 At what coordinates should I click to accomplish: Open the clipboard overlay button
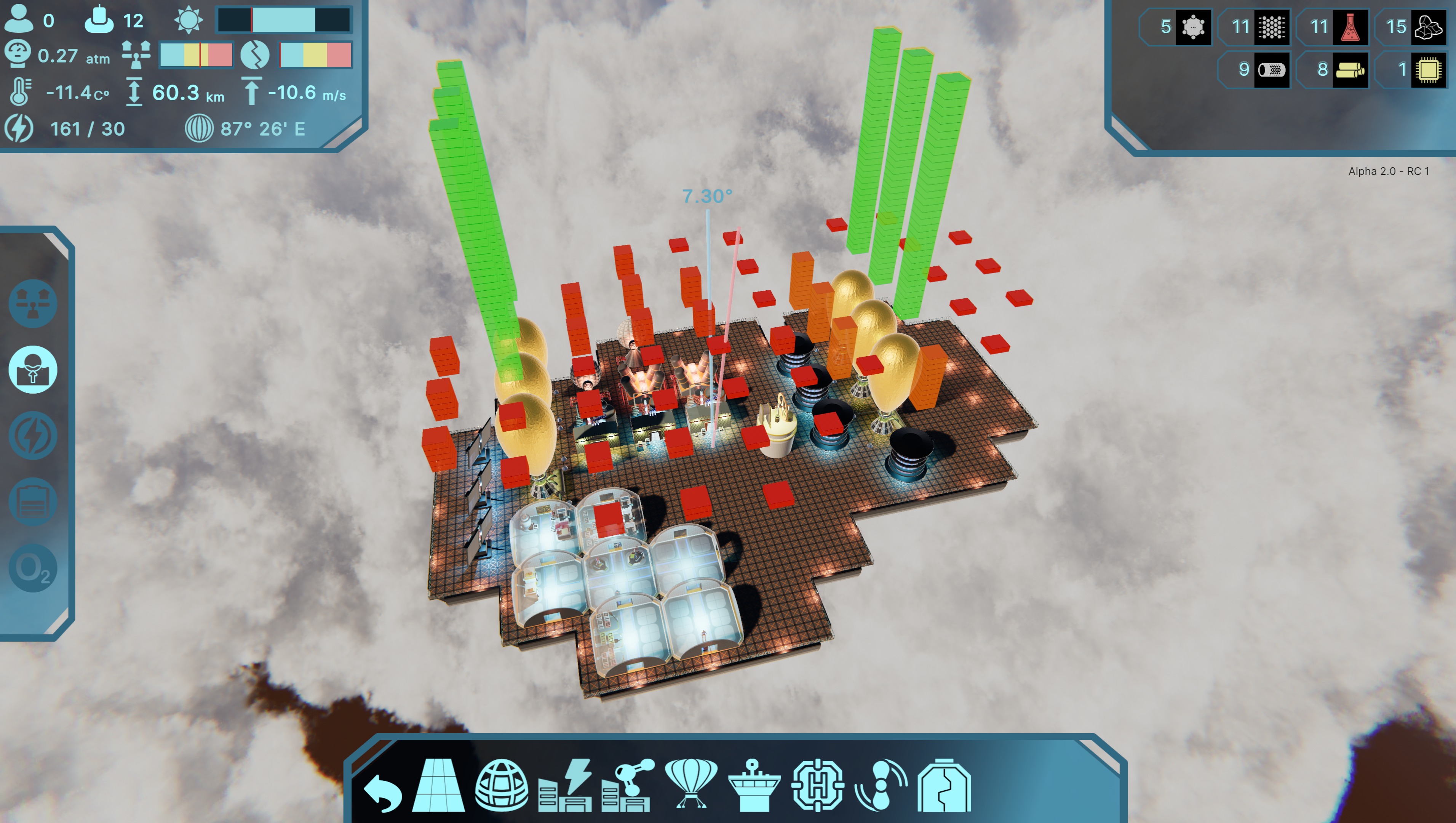click(33, 502)
